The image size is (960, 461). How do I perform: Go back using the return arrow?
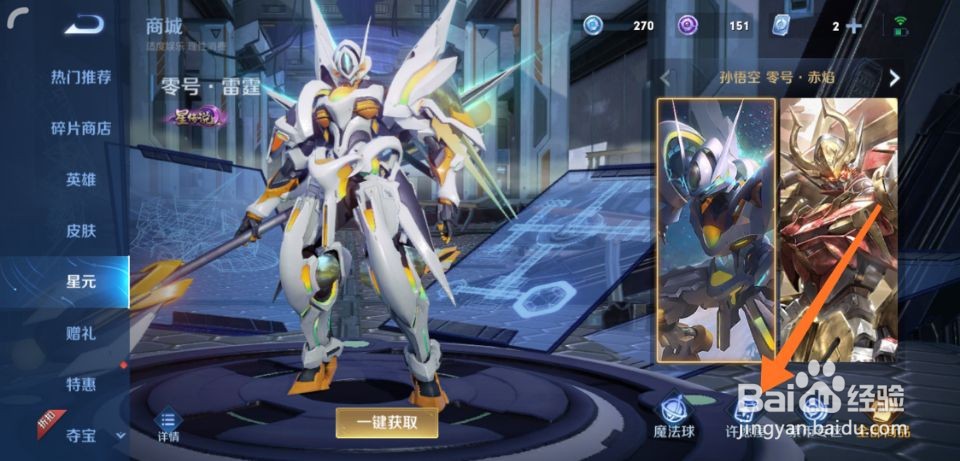[x=85, y=25]
